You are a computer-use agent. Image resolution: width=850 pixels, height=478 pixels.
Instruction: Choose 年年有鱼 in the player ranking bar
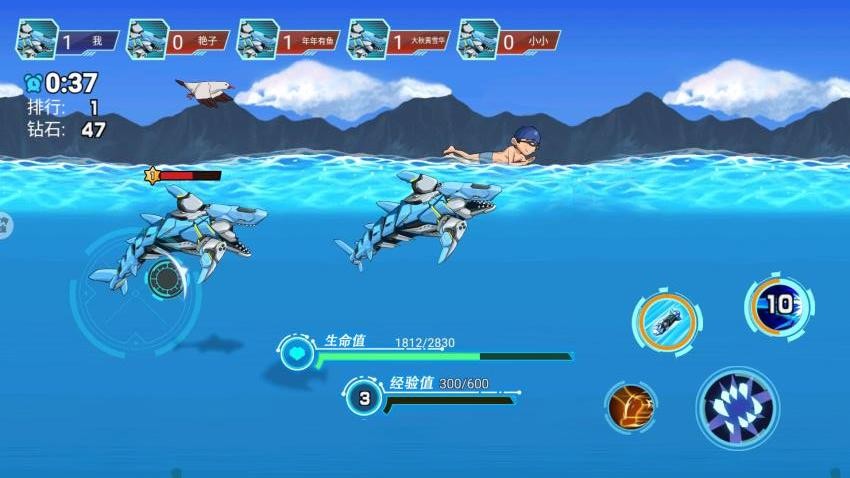tap(288, 41)
